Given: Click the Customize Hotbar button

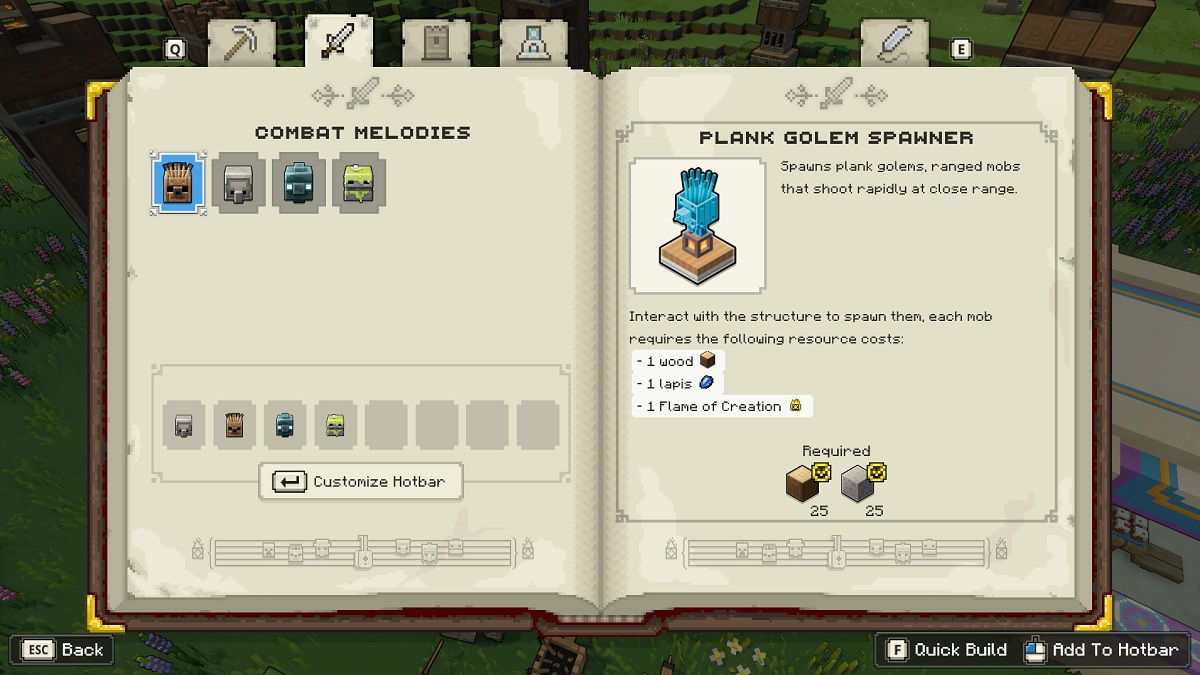Looking at the screenshot, I should coord(361,481).
